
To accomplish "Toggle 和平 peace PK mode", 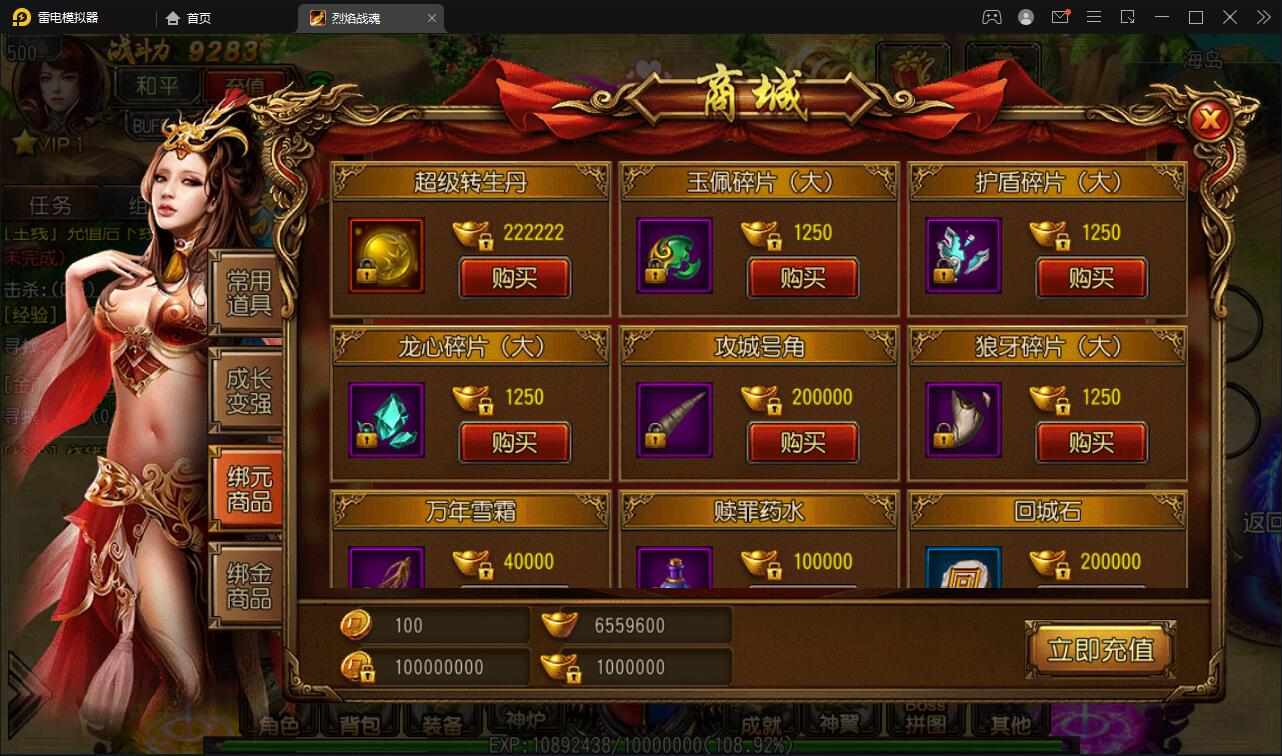I will tap(157, 86).
